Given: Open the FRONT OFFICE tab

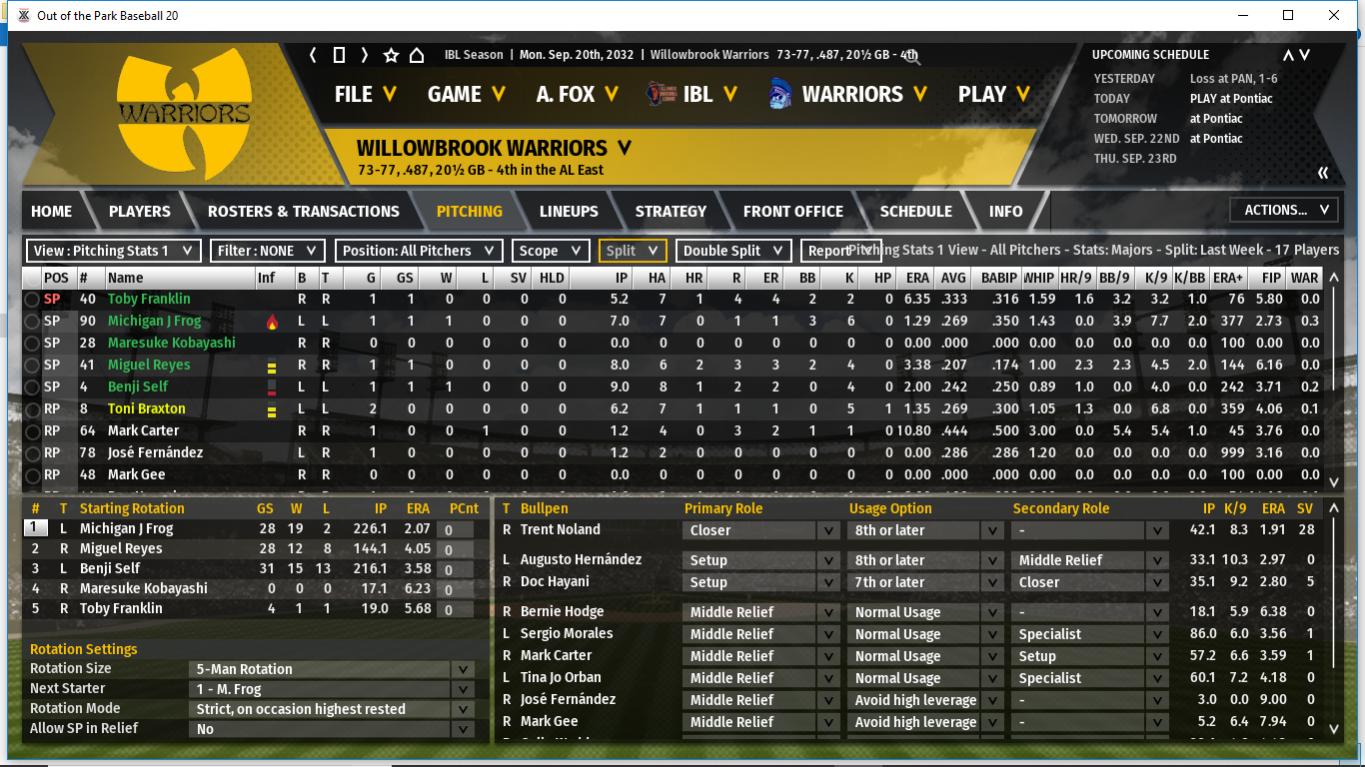Looking at the screenshot, I should [793, 211].
